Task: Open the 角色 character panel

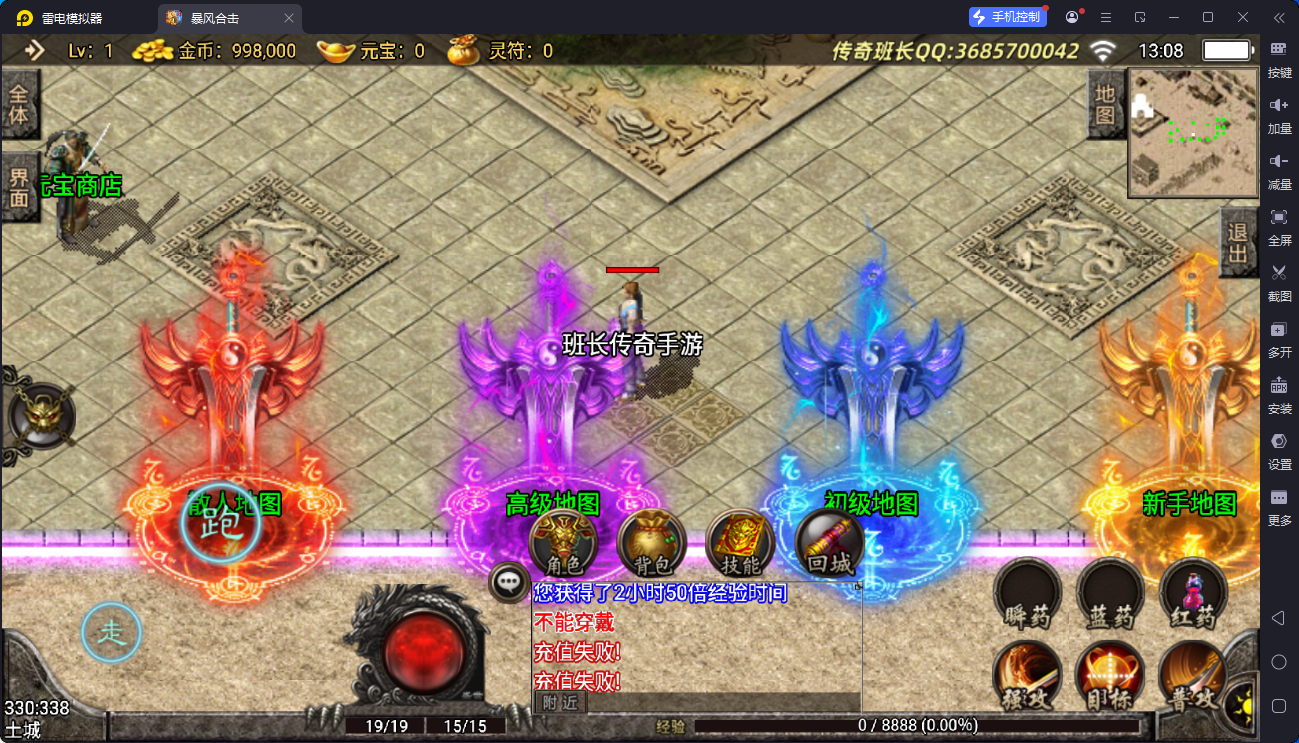Action: [563, 545]
